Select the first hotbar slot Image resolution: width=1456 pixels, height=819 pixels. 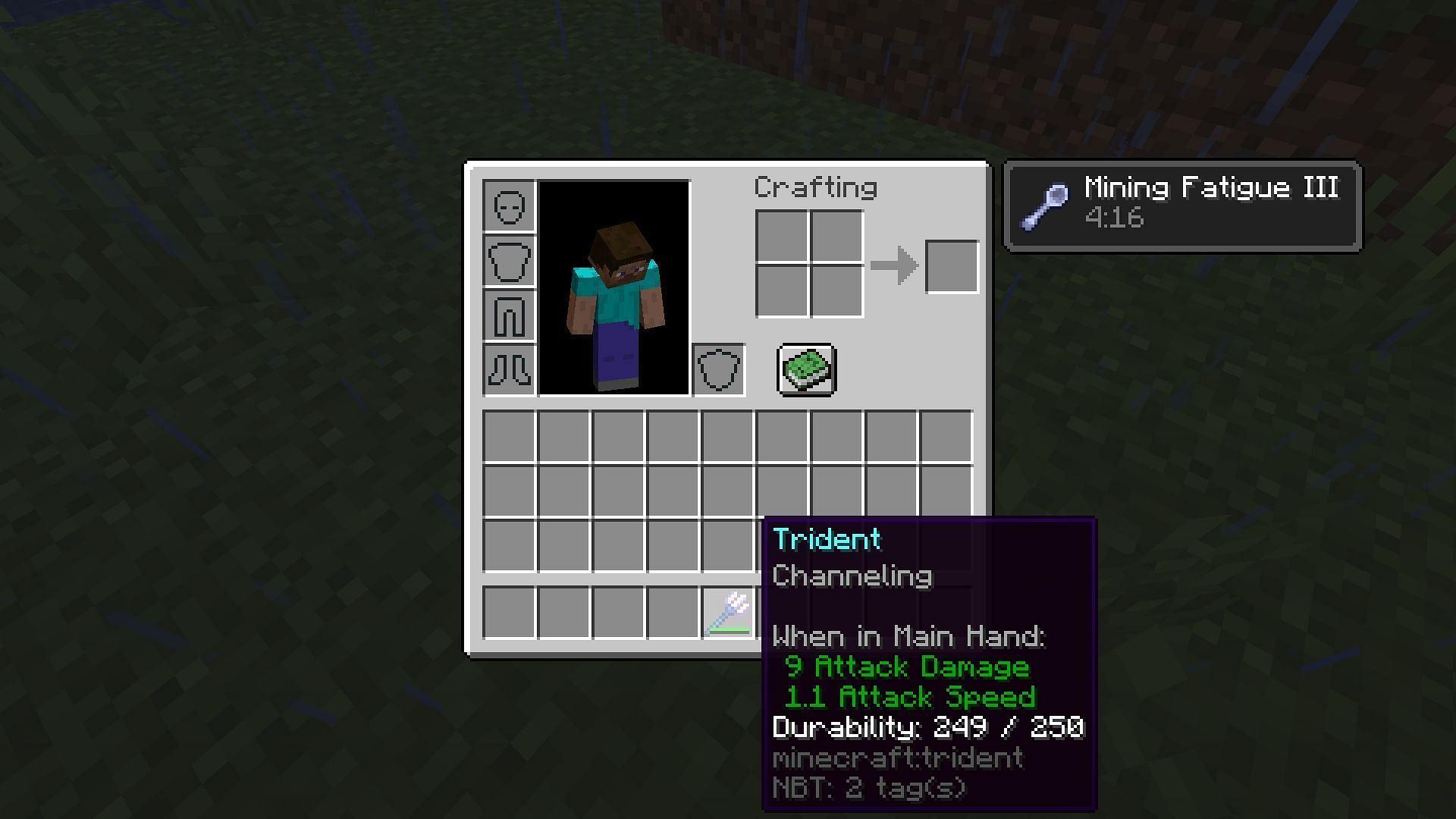point(508,613)
